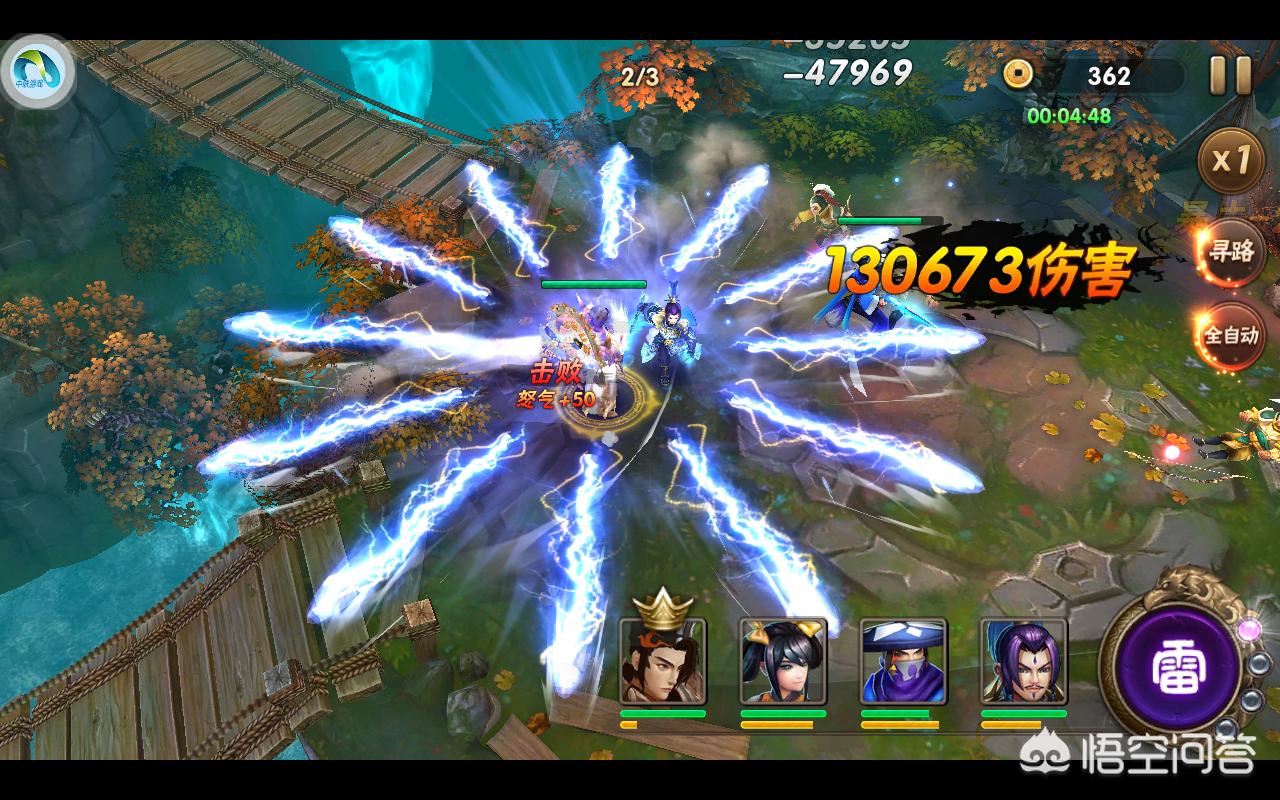
Task: Select the masked hero in blue hat
Action: click(x=903, y=660)
